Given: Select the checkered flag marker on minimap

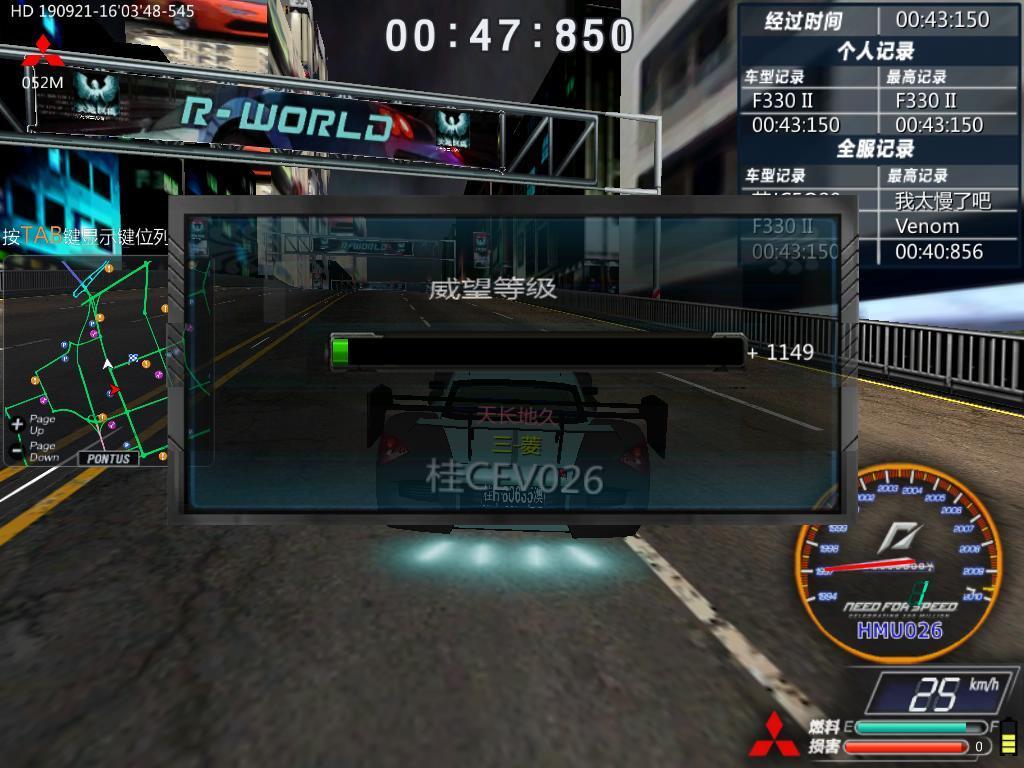Looking at the screenshot, I should pyautogui.click(x=133, y=358).
